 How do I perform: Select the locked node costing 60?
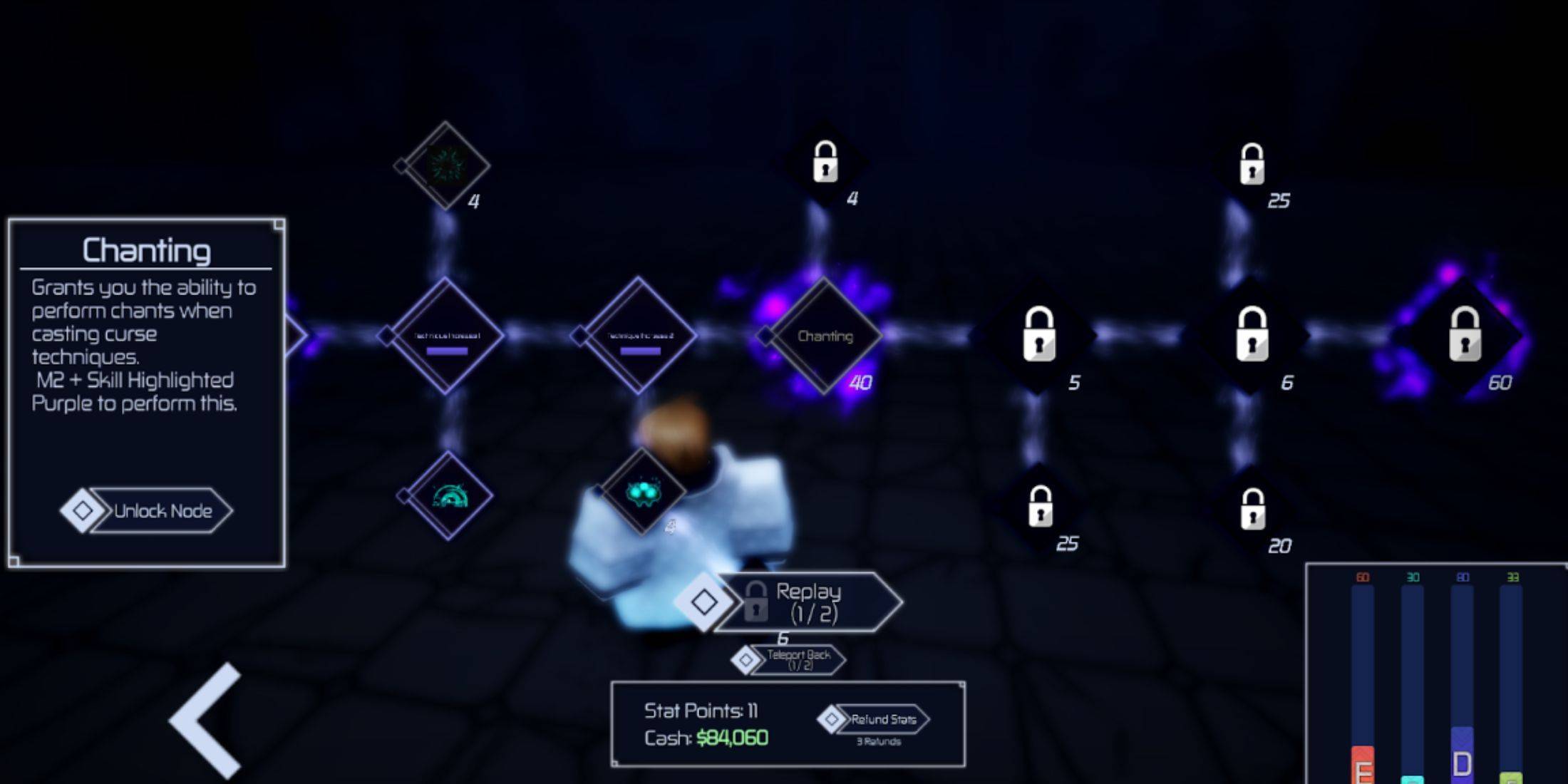(x=1465, y=334)
